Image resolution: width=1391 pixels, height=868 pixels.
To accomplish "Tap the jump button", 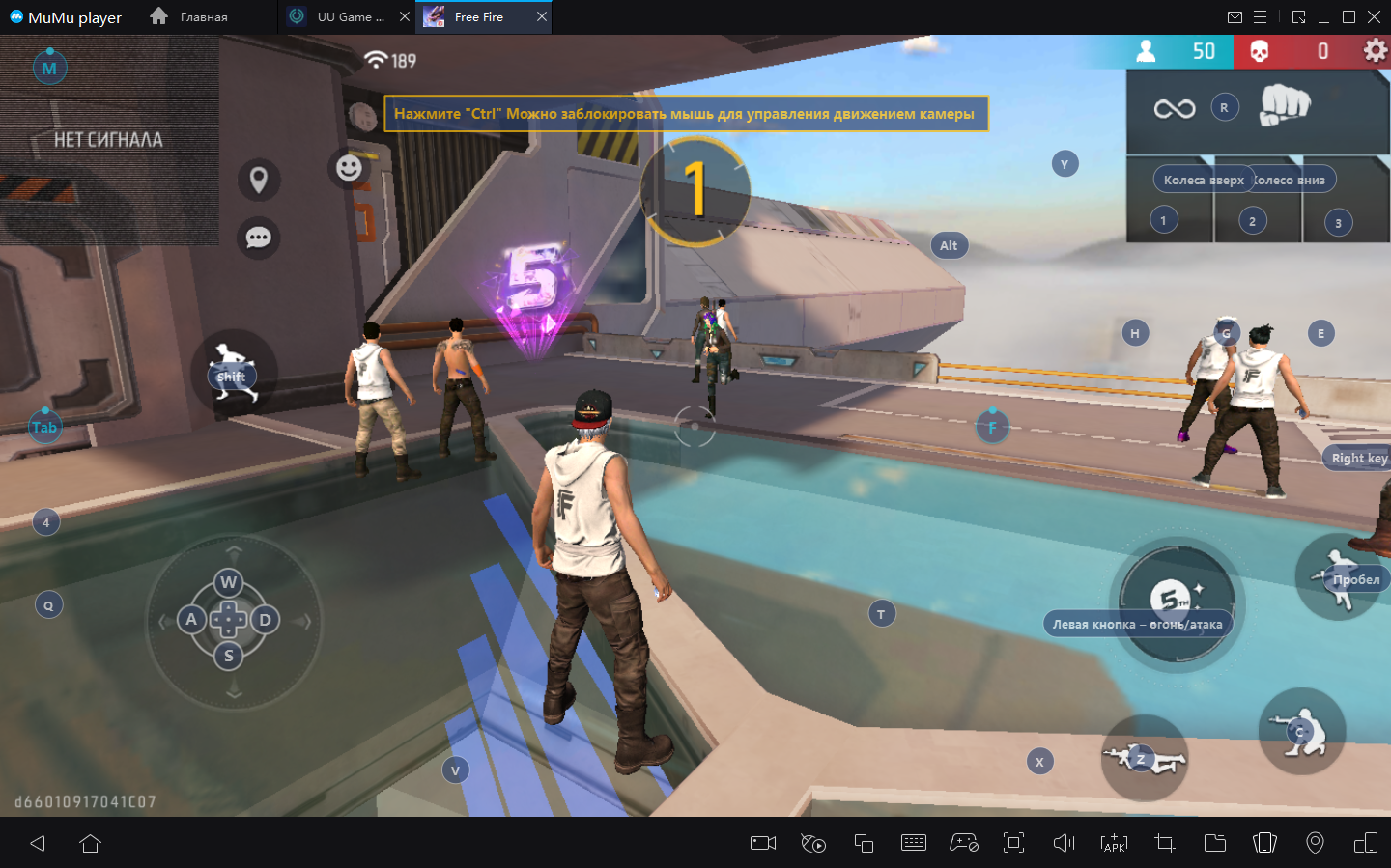I will point(1338,577).
